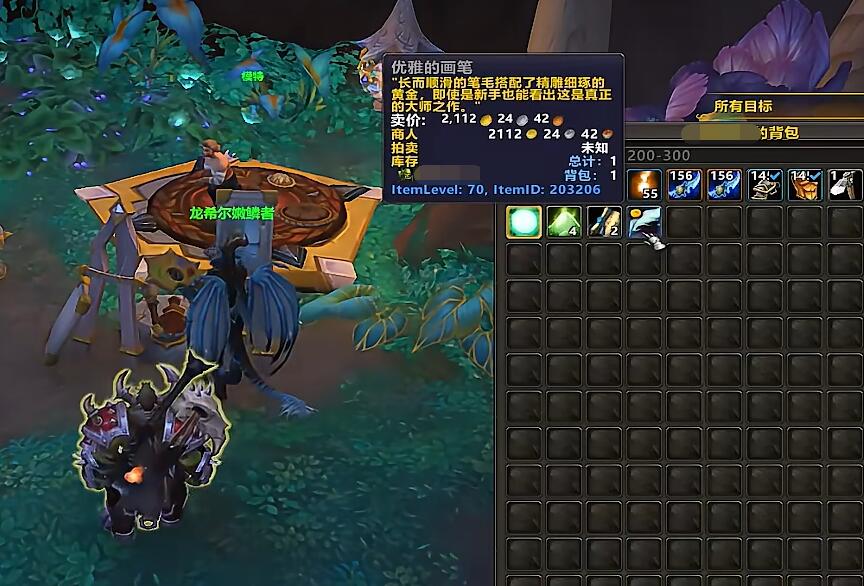The image size is (864, 586).
Task: Click the green crystal stack of 4
Action: [x=564, y=222]
